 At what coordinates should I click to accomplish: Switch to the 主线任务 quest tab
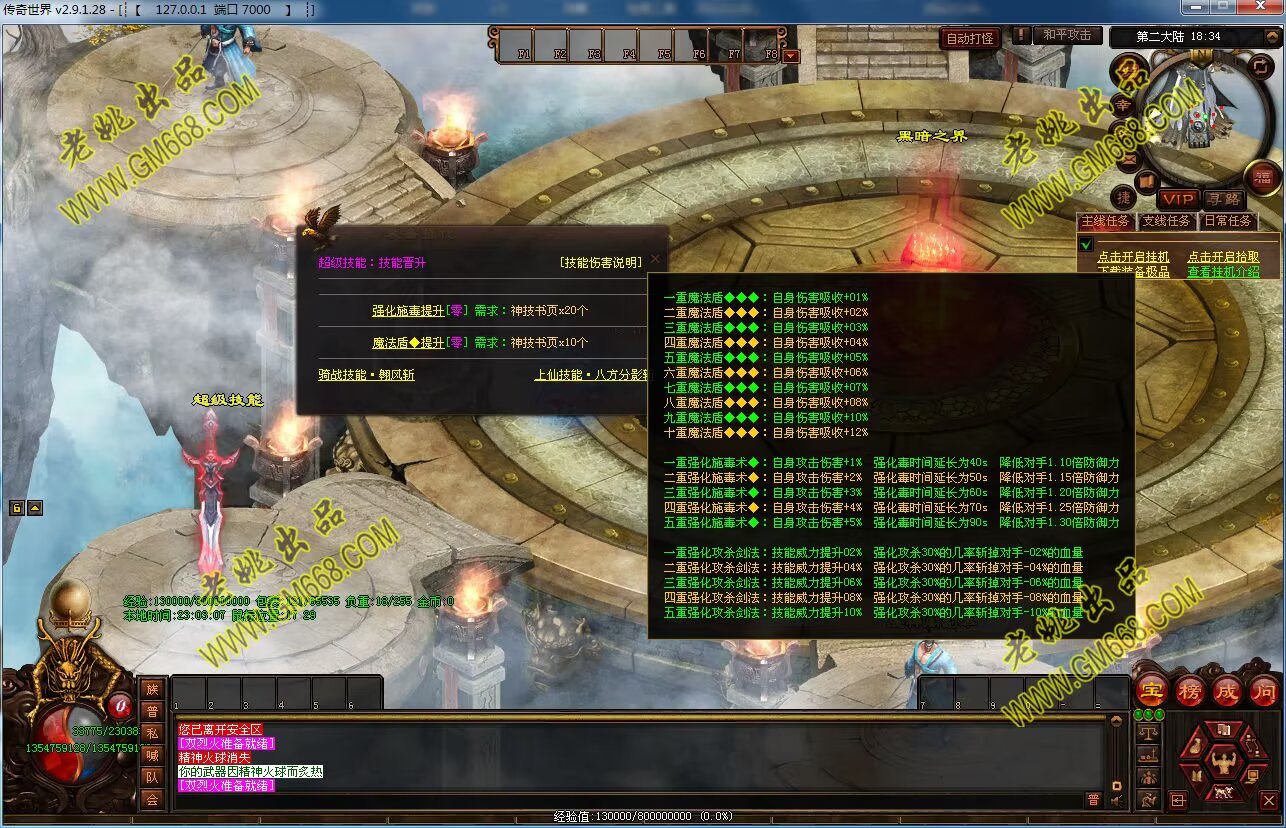1106,221
